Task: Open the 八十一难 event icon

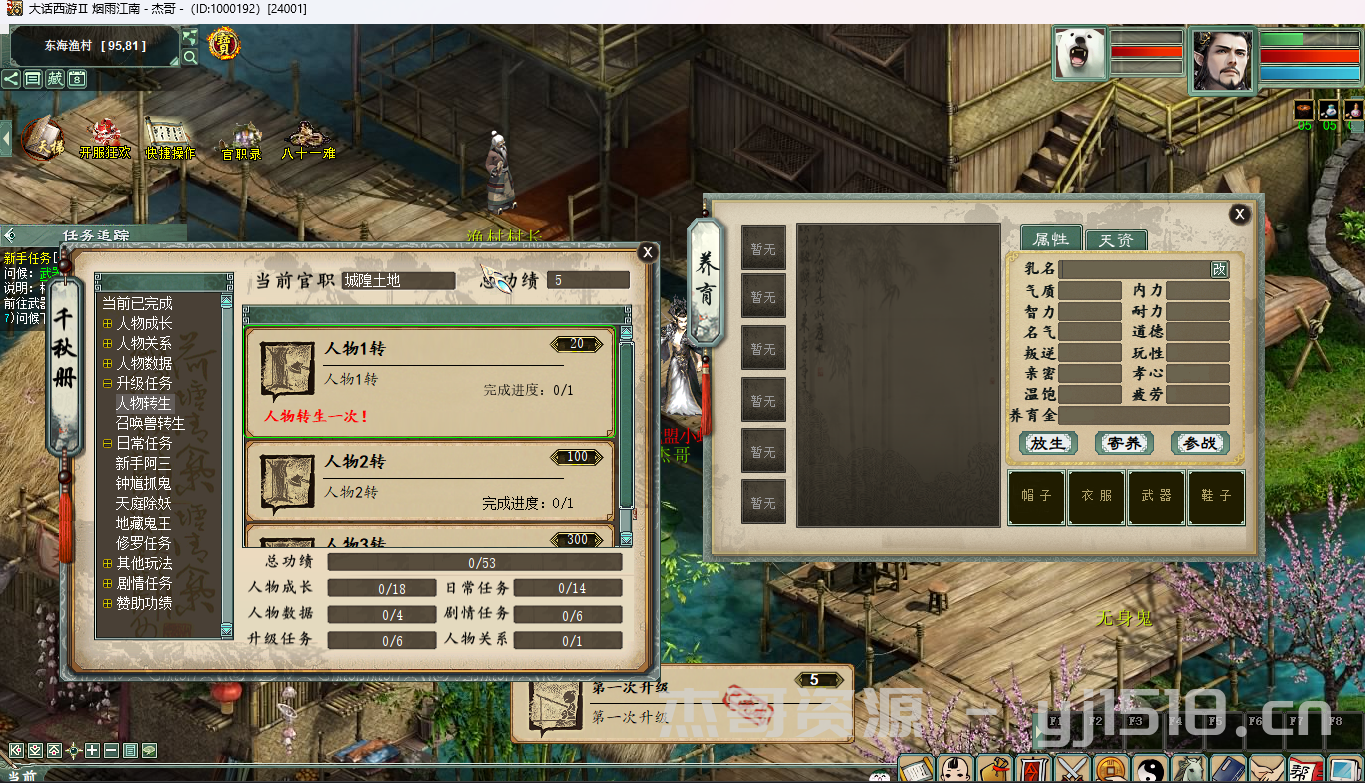Action: tap(308, 139)
